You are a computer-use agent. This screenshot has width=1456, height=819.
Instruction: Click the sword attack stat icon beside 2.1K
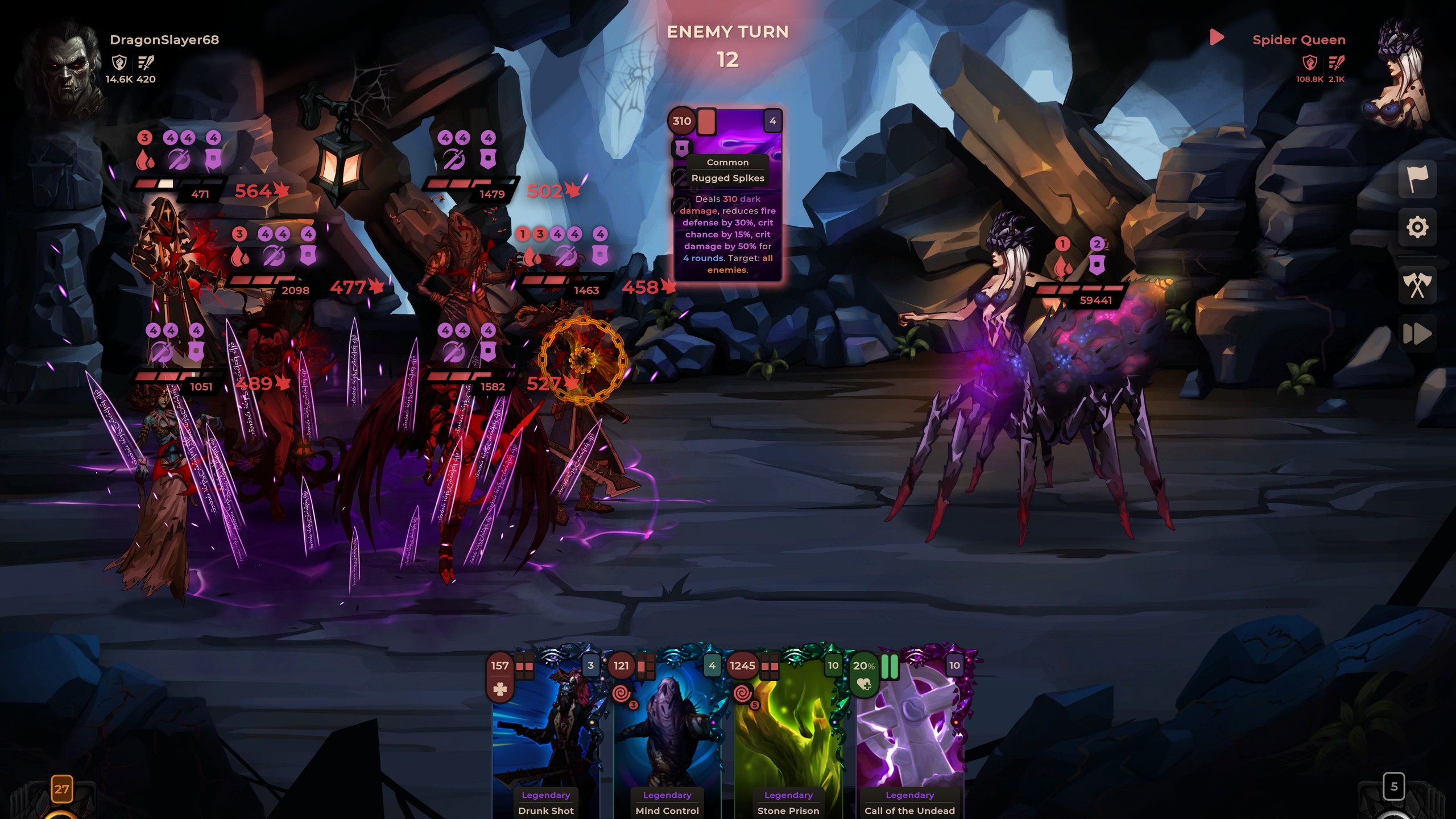coord(1336,63)
